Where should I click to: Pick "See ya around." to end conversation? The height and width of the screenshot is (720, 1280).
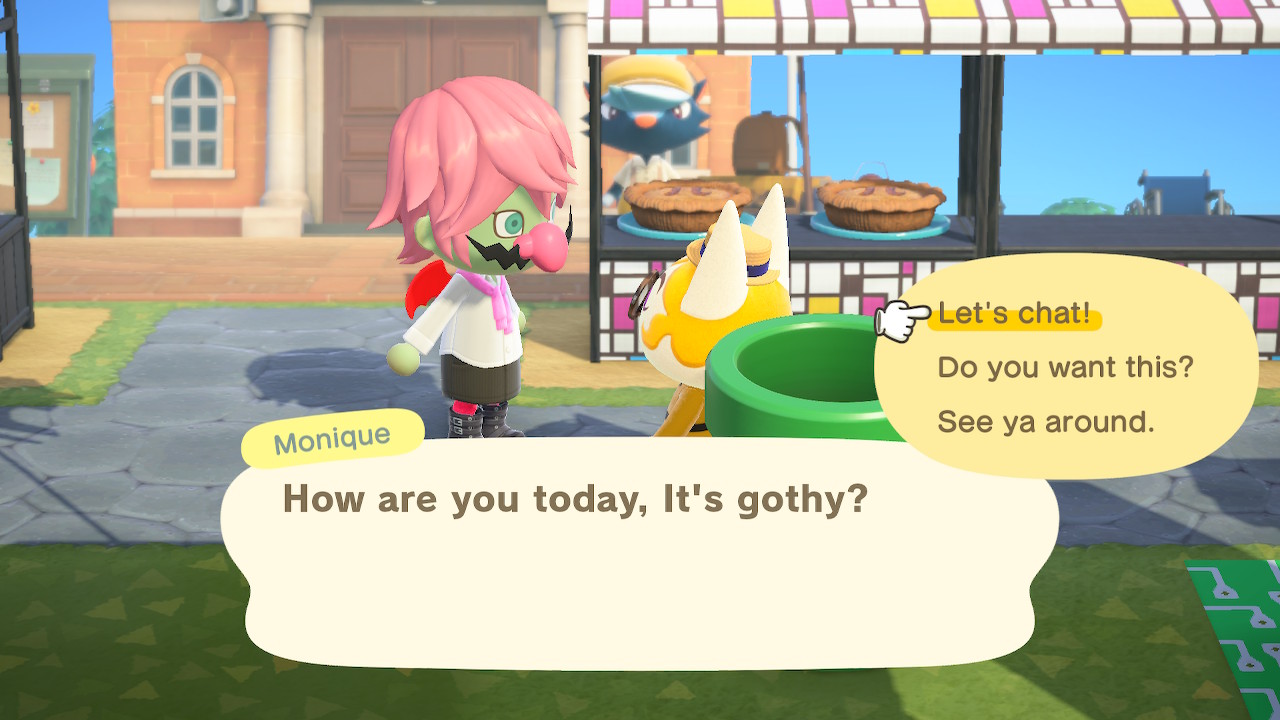(1045, 422)
